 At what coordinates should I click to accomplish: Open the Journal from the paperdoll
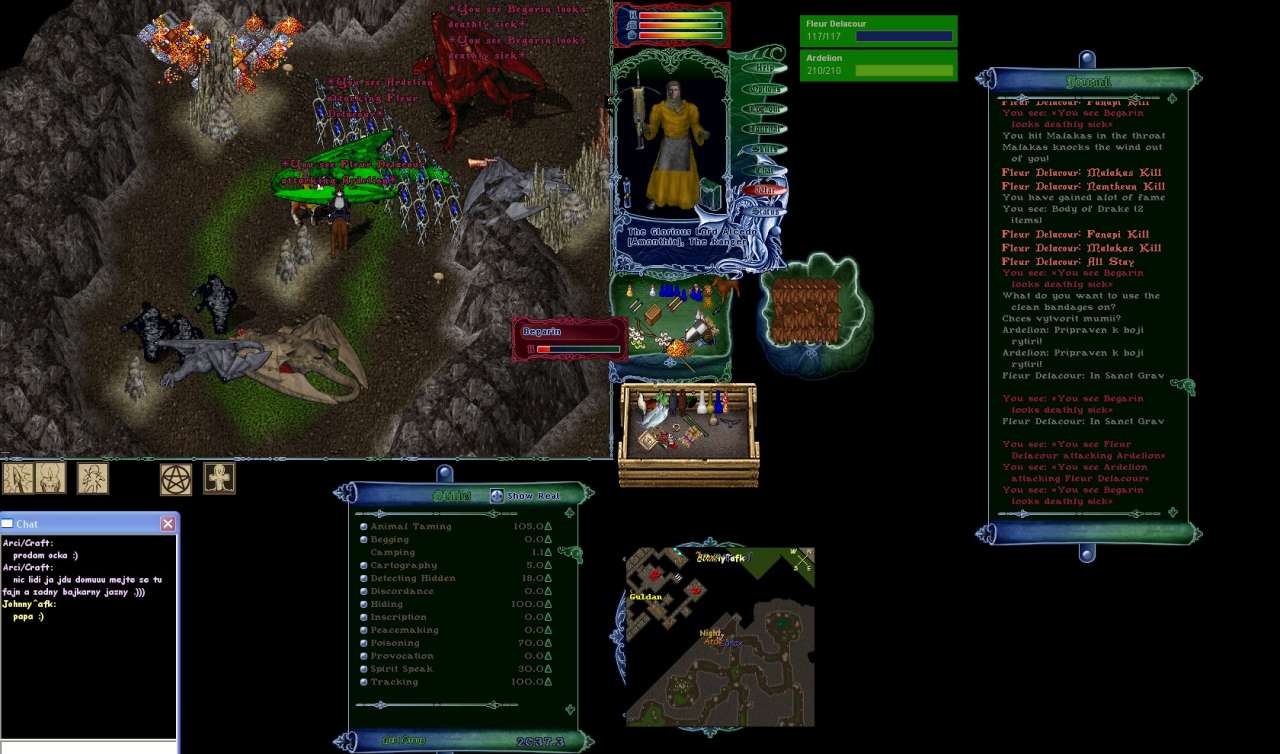[765, 129]
